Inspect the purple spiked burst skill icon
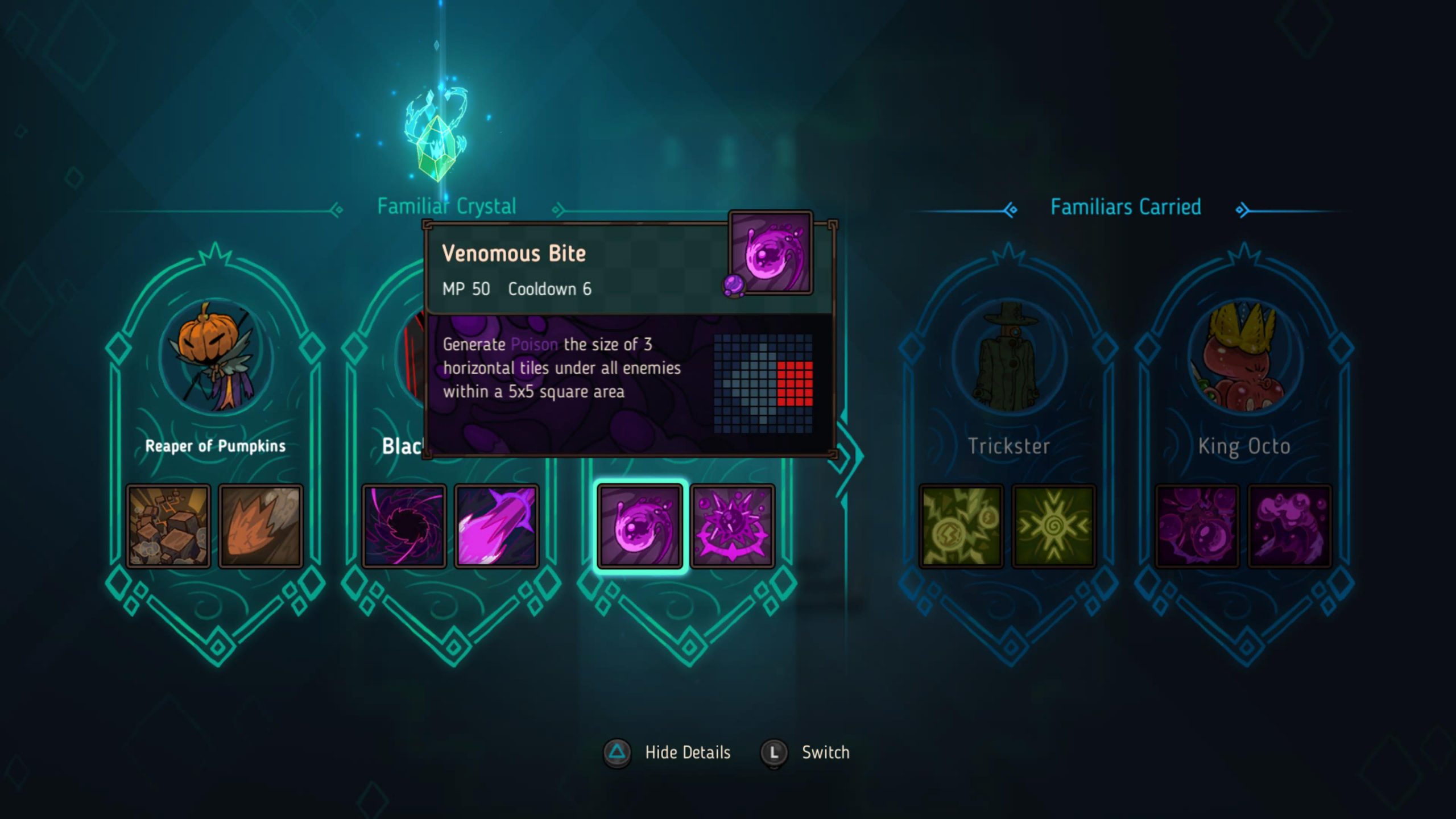This screenshot has height=819, width=1456. [733, 526]
